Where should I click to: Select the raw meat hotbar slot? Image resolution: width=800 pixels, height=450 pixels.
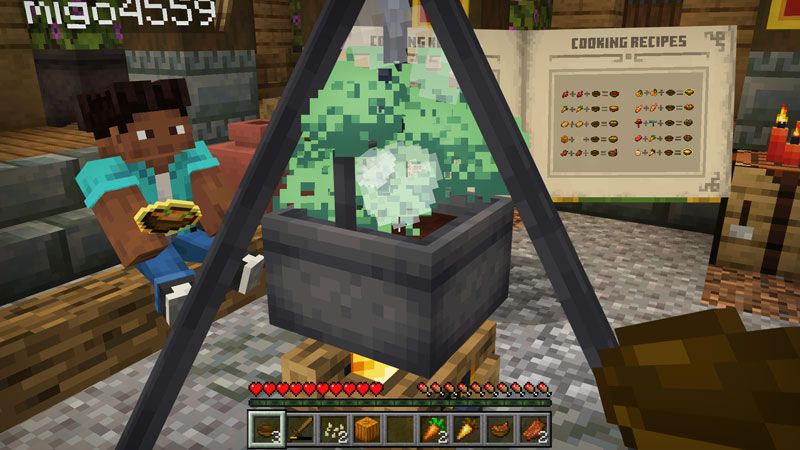[x=534, y=430]
